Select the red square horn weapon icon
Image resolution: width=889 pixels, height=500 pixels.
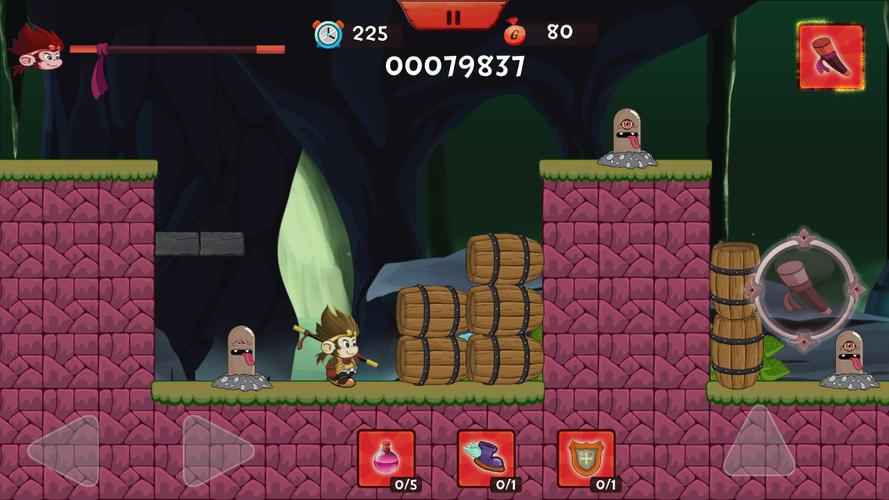pyautogui.click(x=830, y=56)
